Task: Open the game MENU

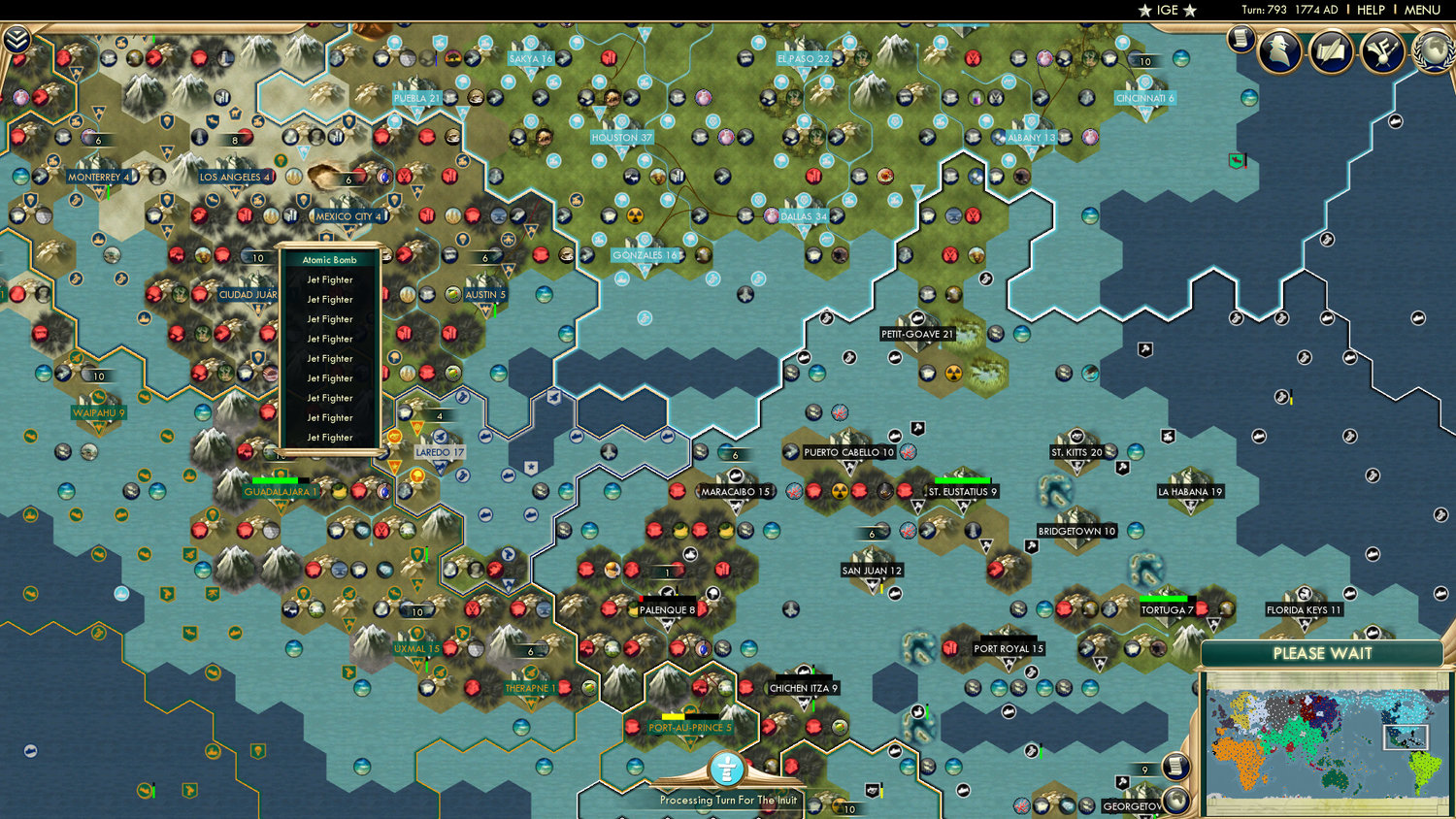Action: pos(1422,10)
